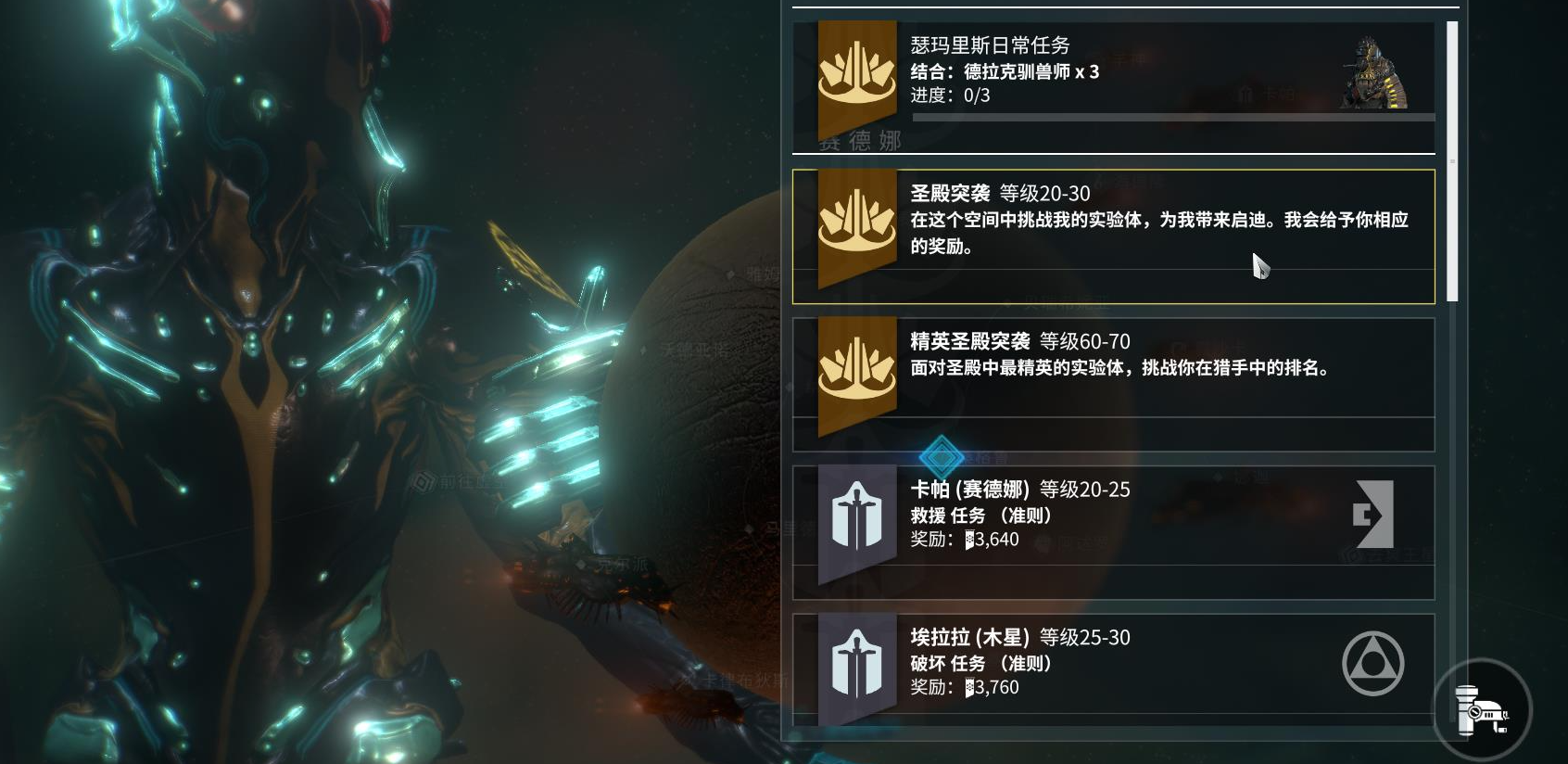Click the mission list scrollbar
Viewport: 1568px width, 764px height.
[x=1451, y=161]
